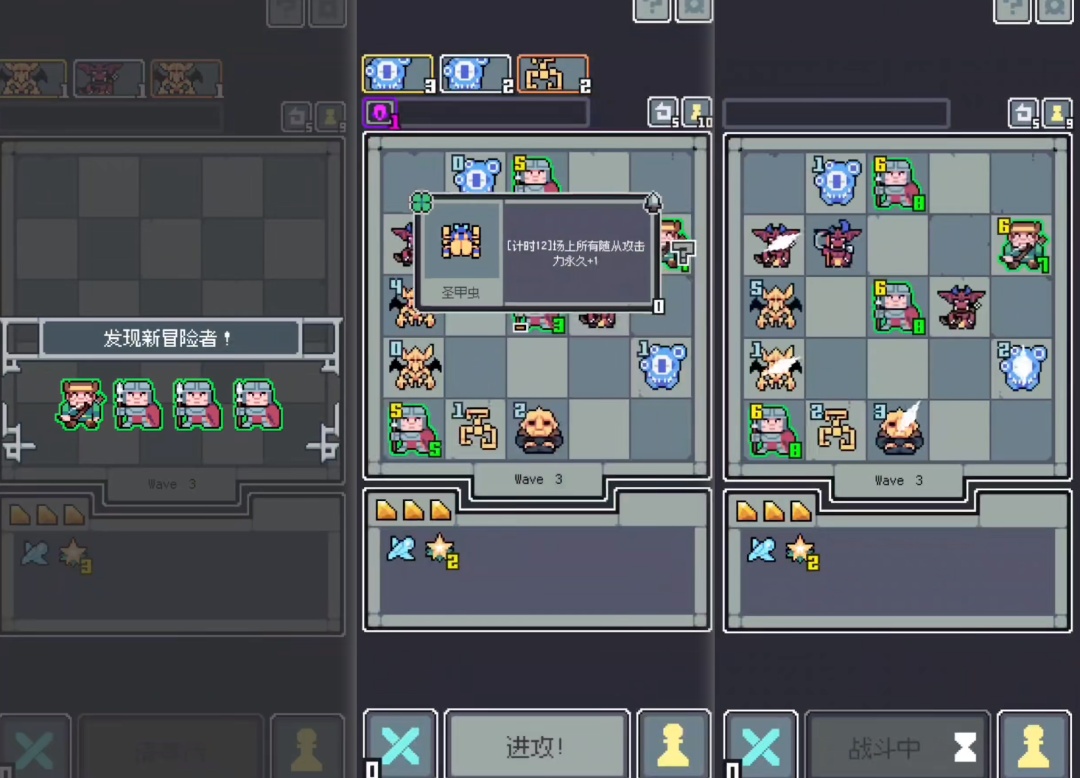Viewport: 1080px width, 778px height.
Task: Select the red-haired swordsman in the adventurer banner
Action: coord(80,404)
